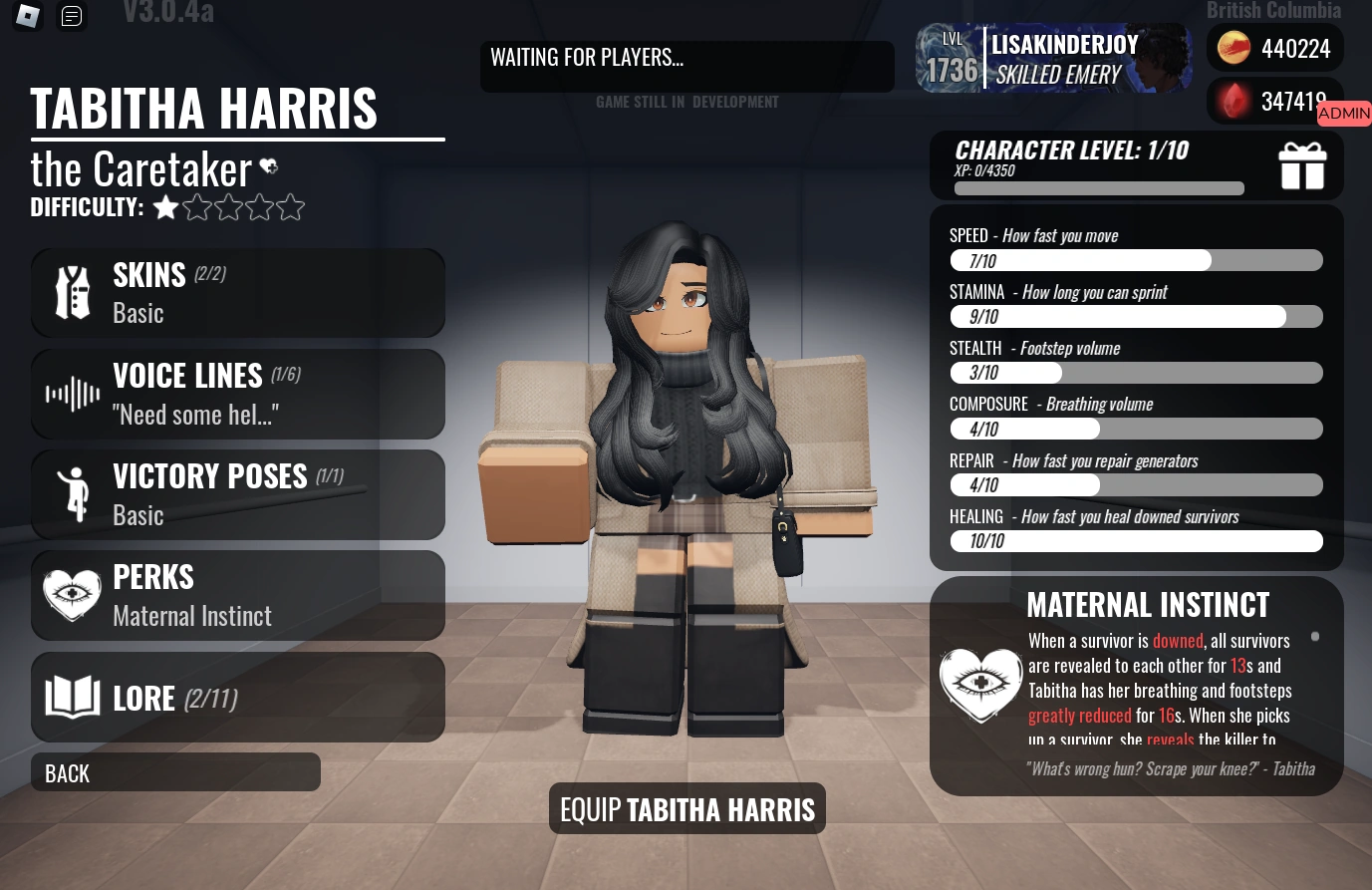Click the gold coin currency icon
This screenshot has height=890, width=1372.
click(1233, 46)
